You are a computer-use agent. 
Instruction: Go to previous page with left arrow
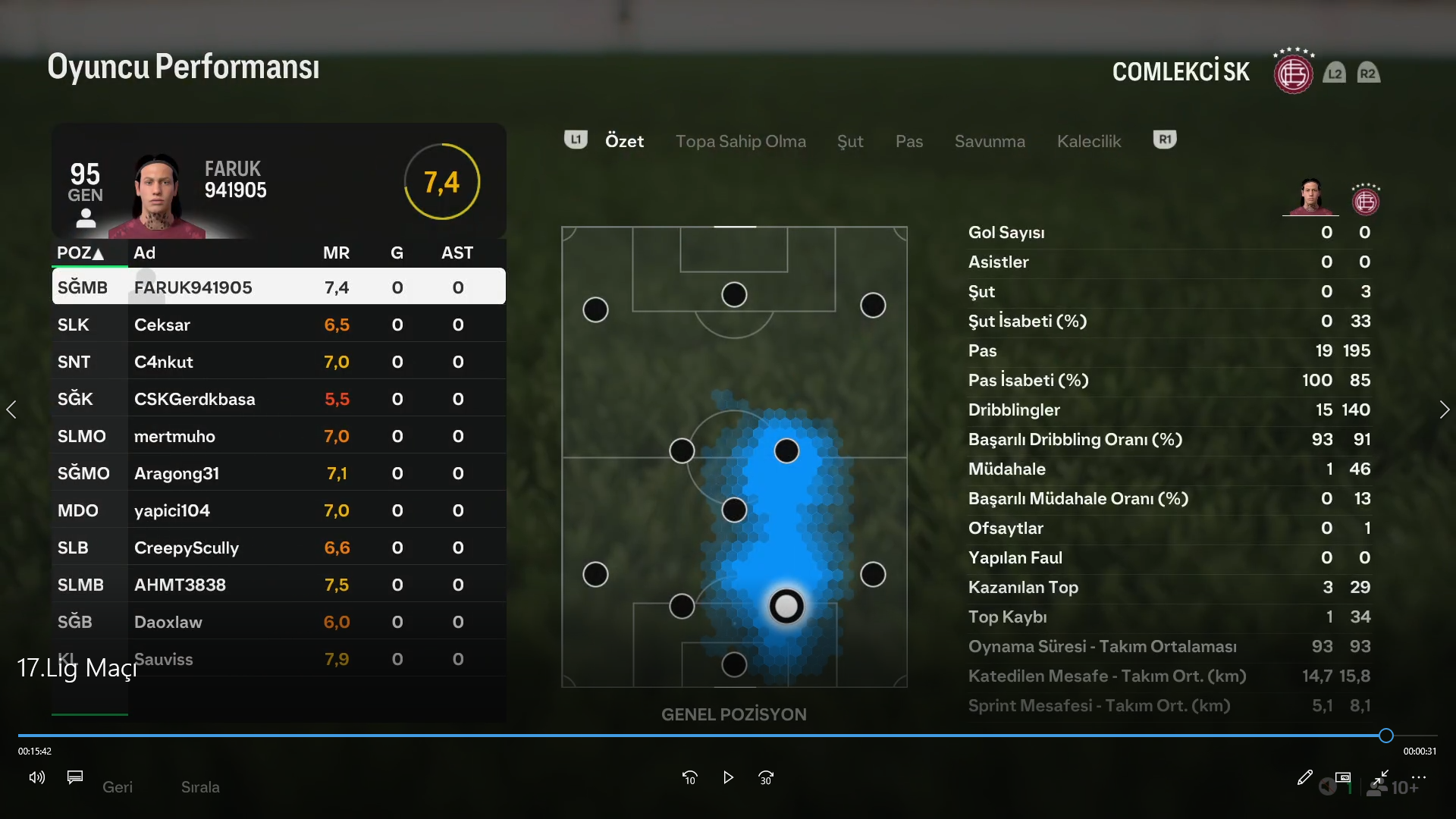tap(11, 409)
